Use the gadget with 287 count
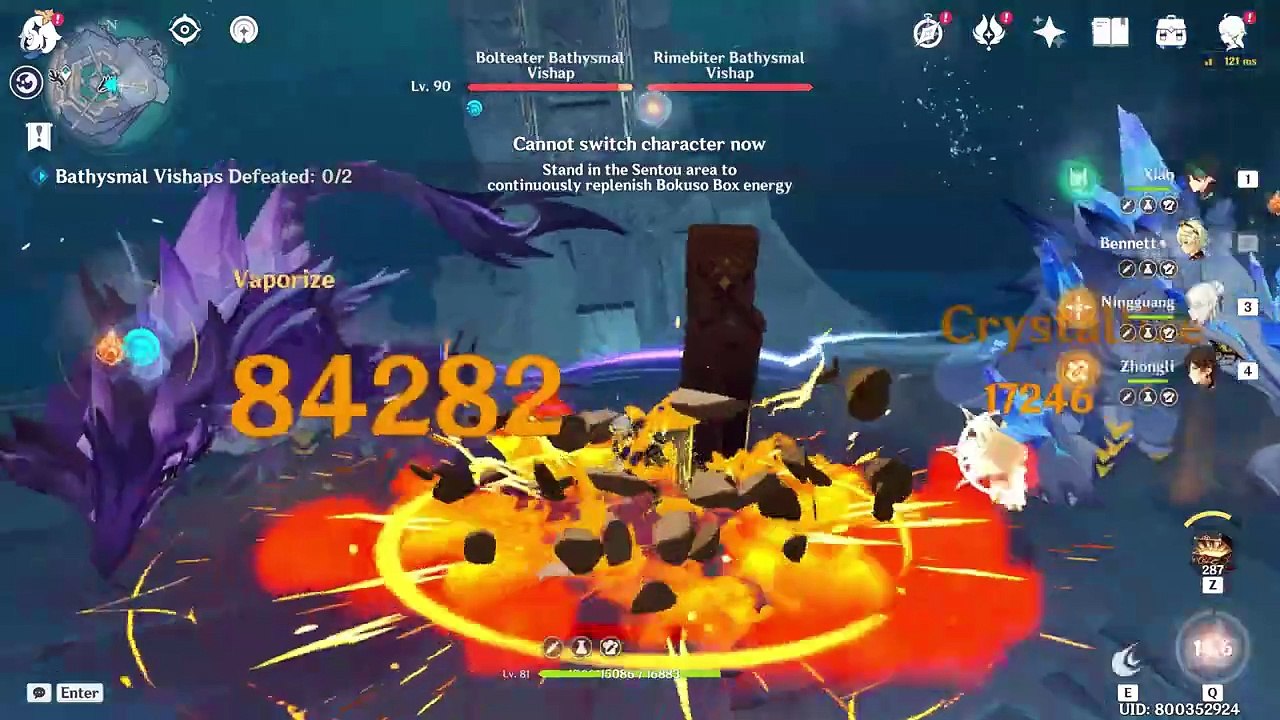Screen dimensions: 1280x720 pyautogui.click(x=1212, y=552)
